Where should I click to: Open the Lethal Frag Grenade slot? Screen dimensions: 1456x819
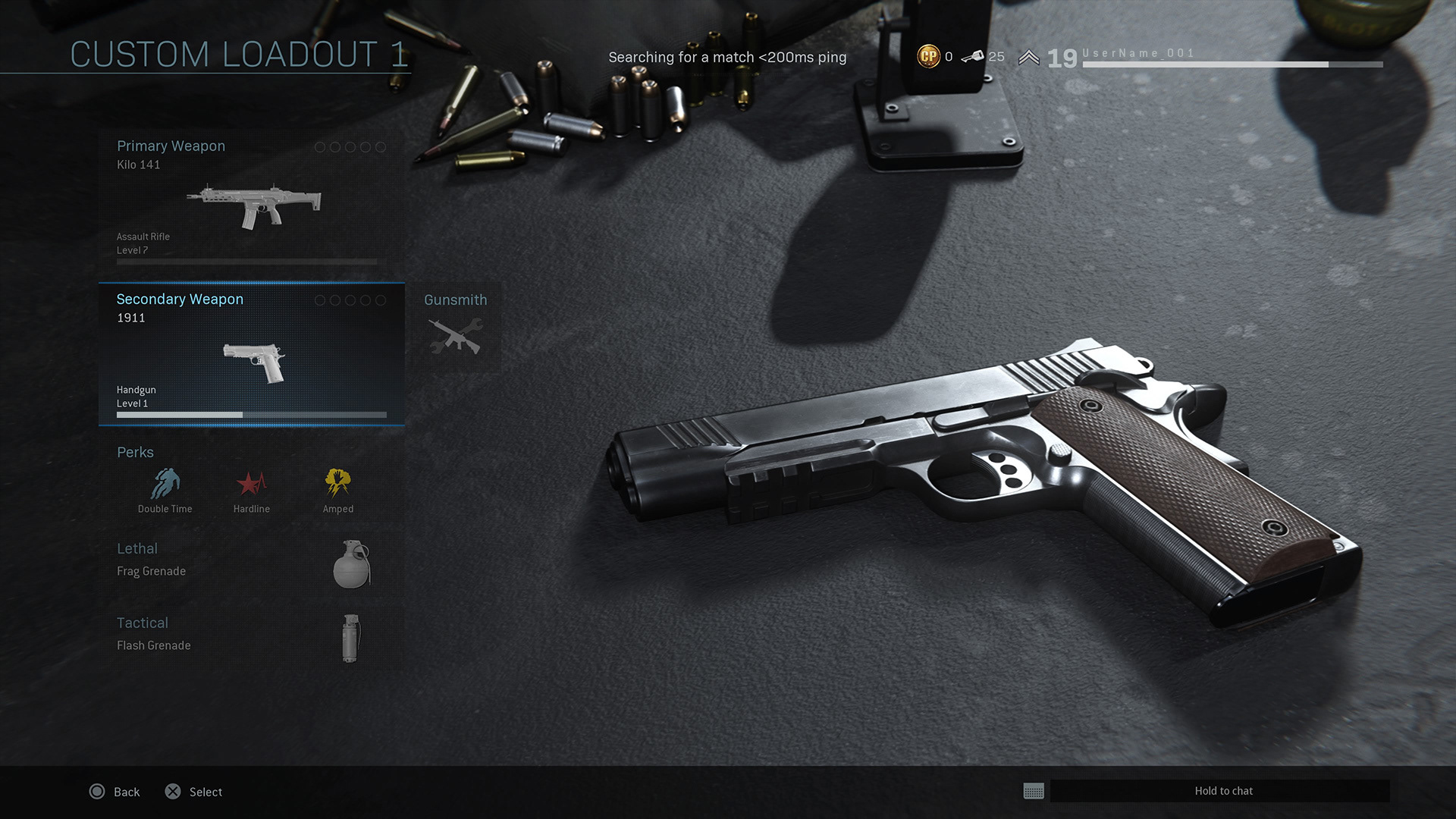tap(251, 563)
